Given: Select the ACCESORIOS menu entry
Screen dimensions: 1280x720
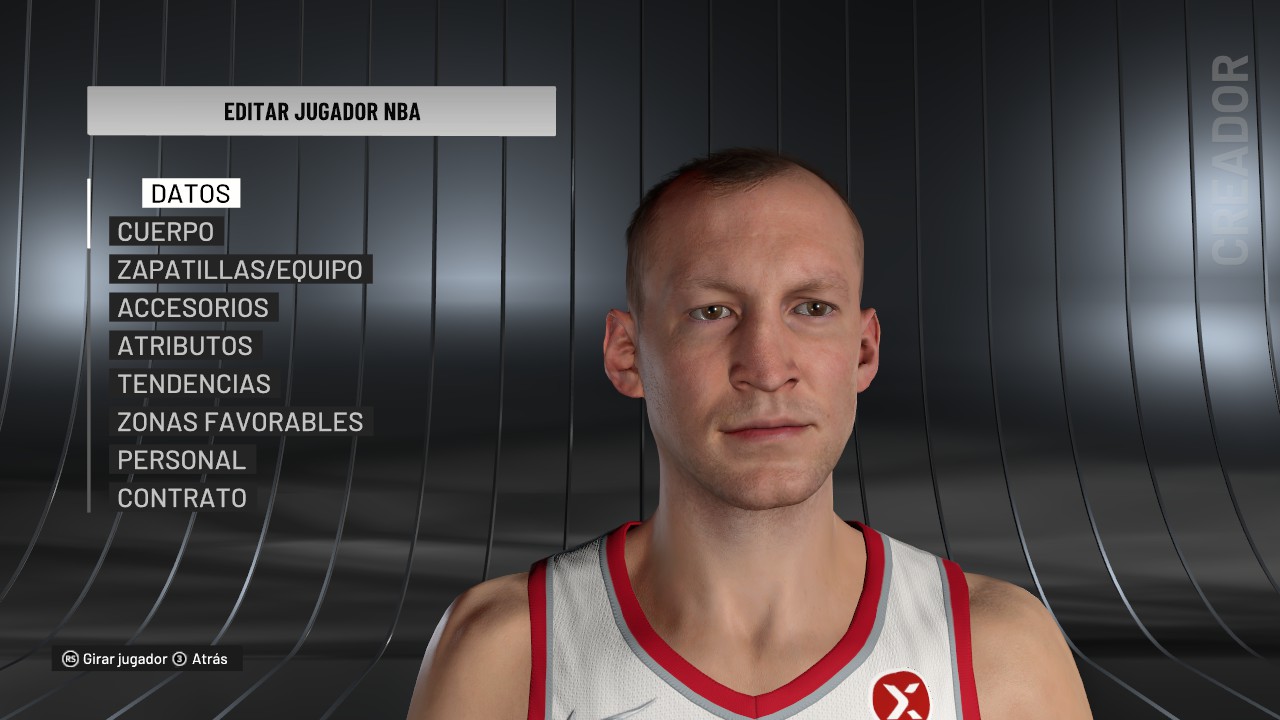Looking at the screenshot, I should pyautogui.click(x=192, y=308).
